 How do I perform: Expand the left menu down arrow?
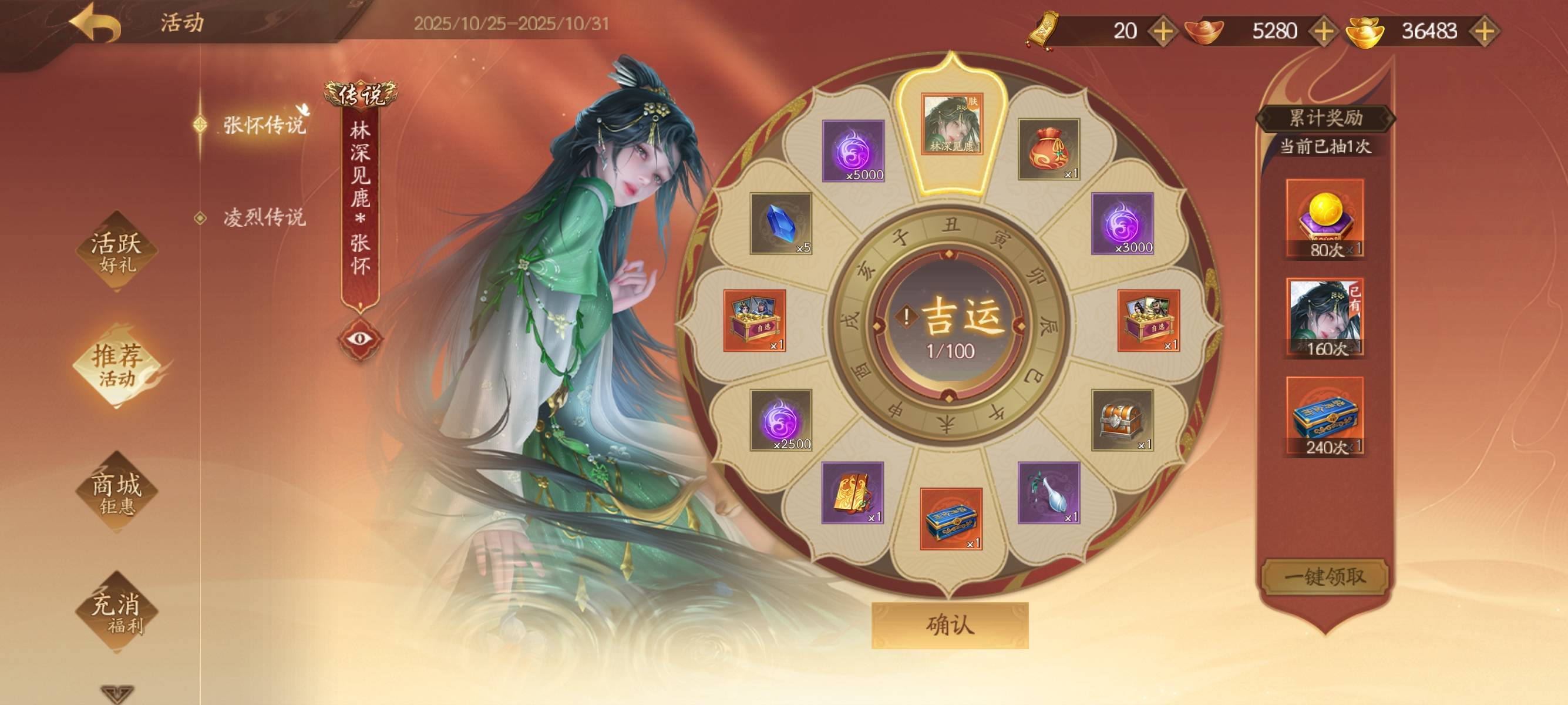pos(116,694)
